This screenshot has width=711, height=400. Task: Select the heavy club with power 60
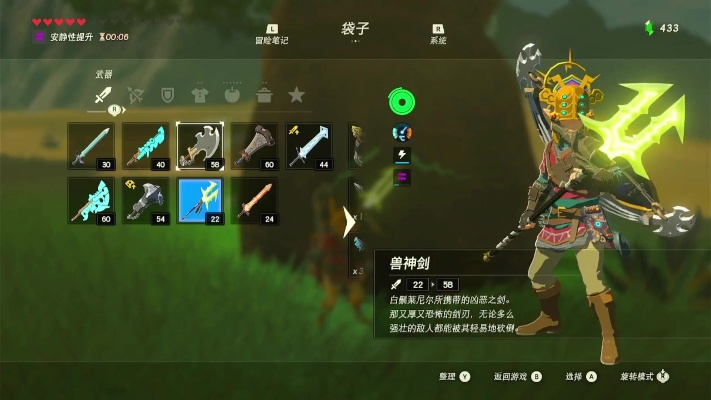pos(255,146)
